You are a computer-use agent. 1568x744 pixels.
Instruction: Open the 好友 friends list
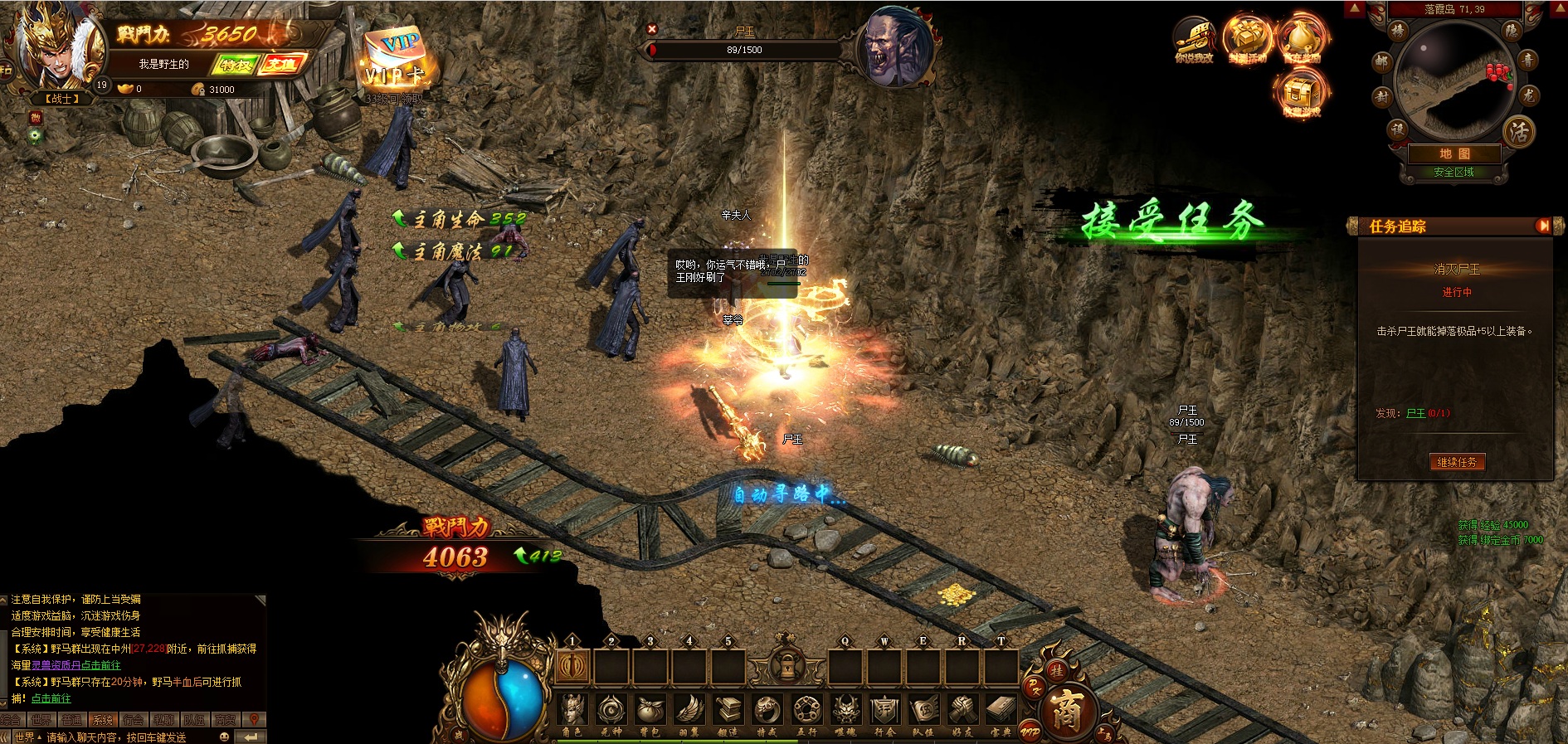962,713
